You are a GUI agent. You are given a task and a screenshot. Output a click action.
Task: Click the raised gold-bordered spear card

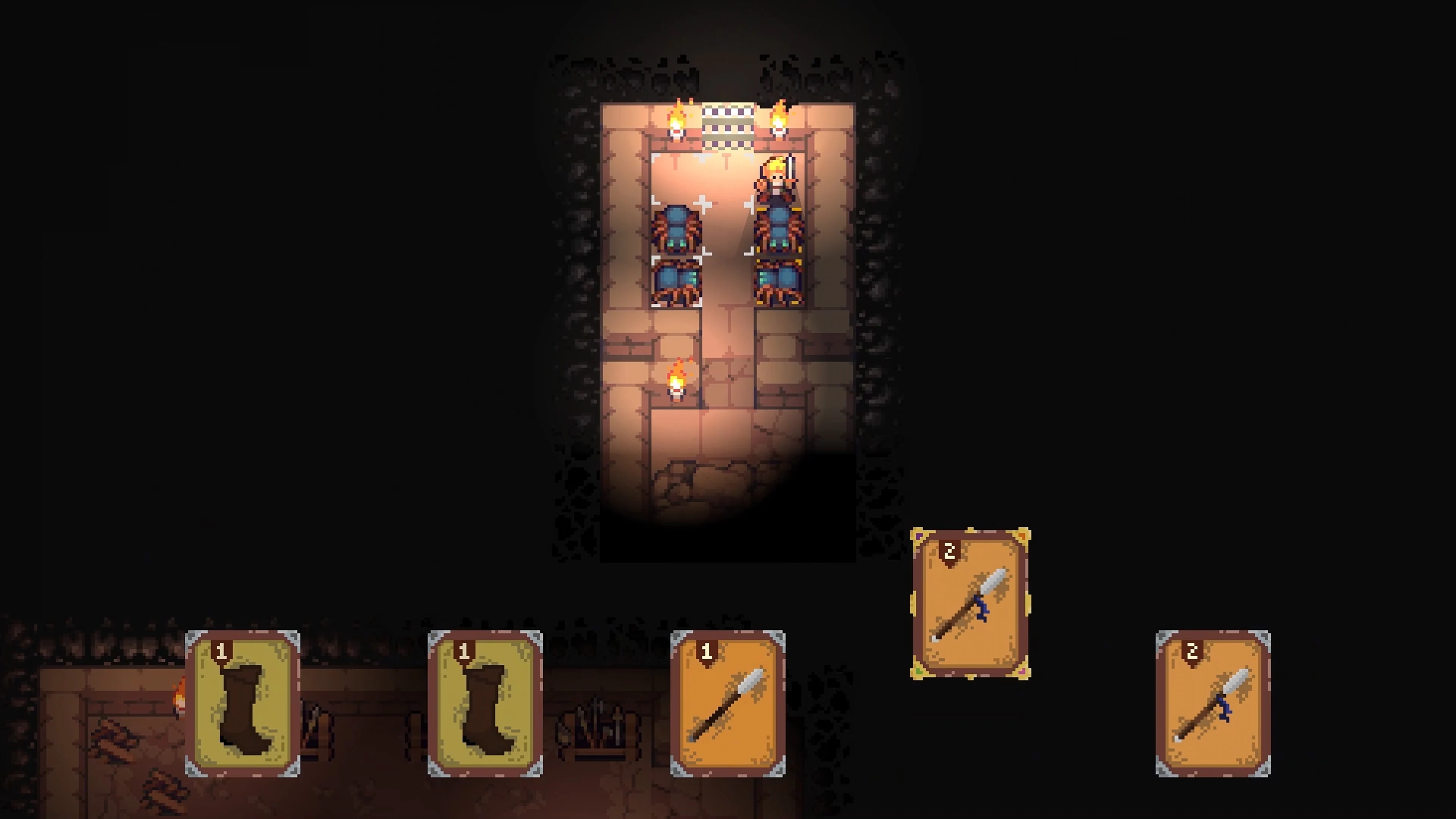(x=971, y=603)
